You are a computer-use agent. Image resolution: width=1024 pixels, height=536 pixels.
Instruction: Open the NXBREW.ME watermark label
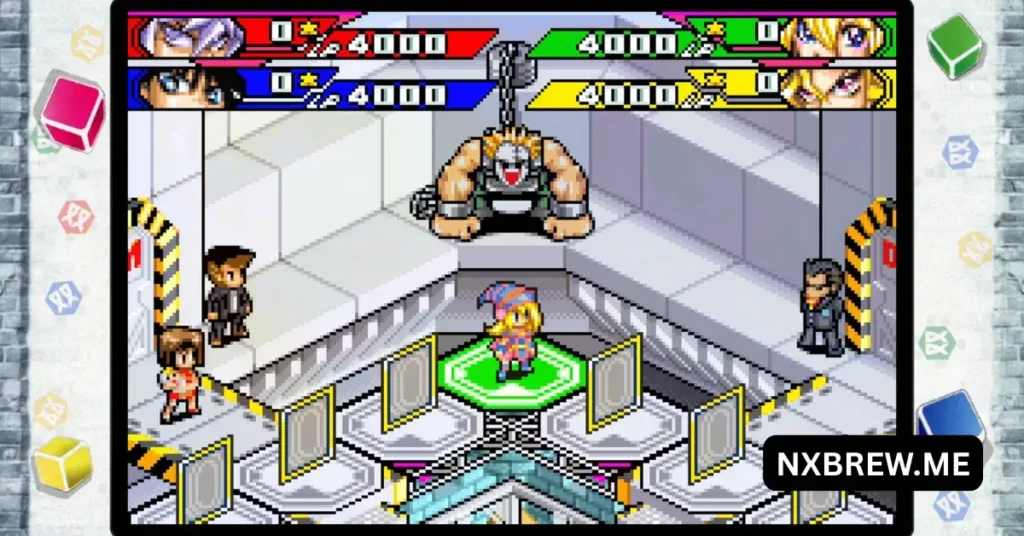click(x=872, y=463)
